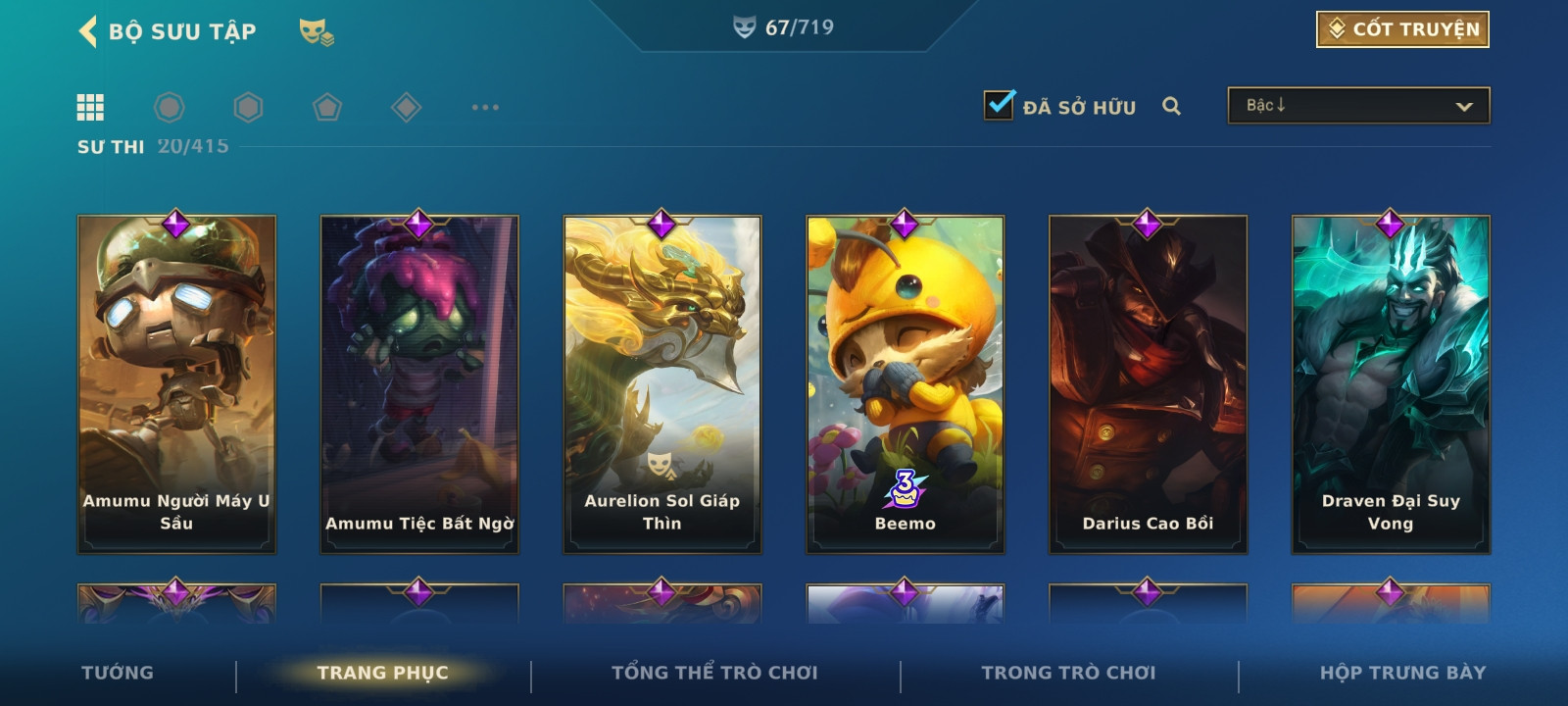Pick the Beemo skin card

(906, 384)
